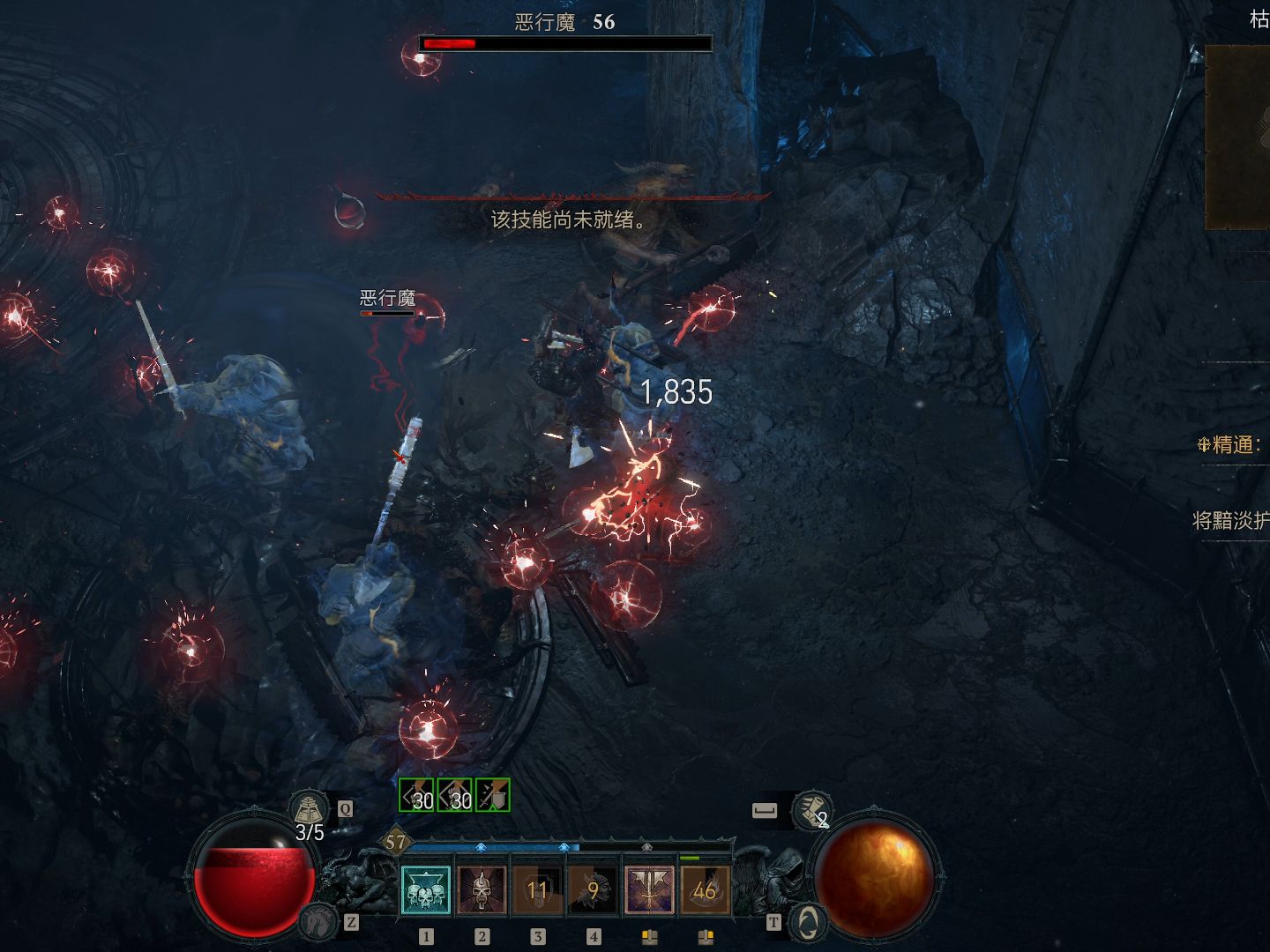Select the skill on 11-second cooldown
The width and height of the screenshot is (1270, 952).
[537, 889]
